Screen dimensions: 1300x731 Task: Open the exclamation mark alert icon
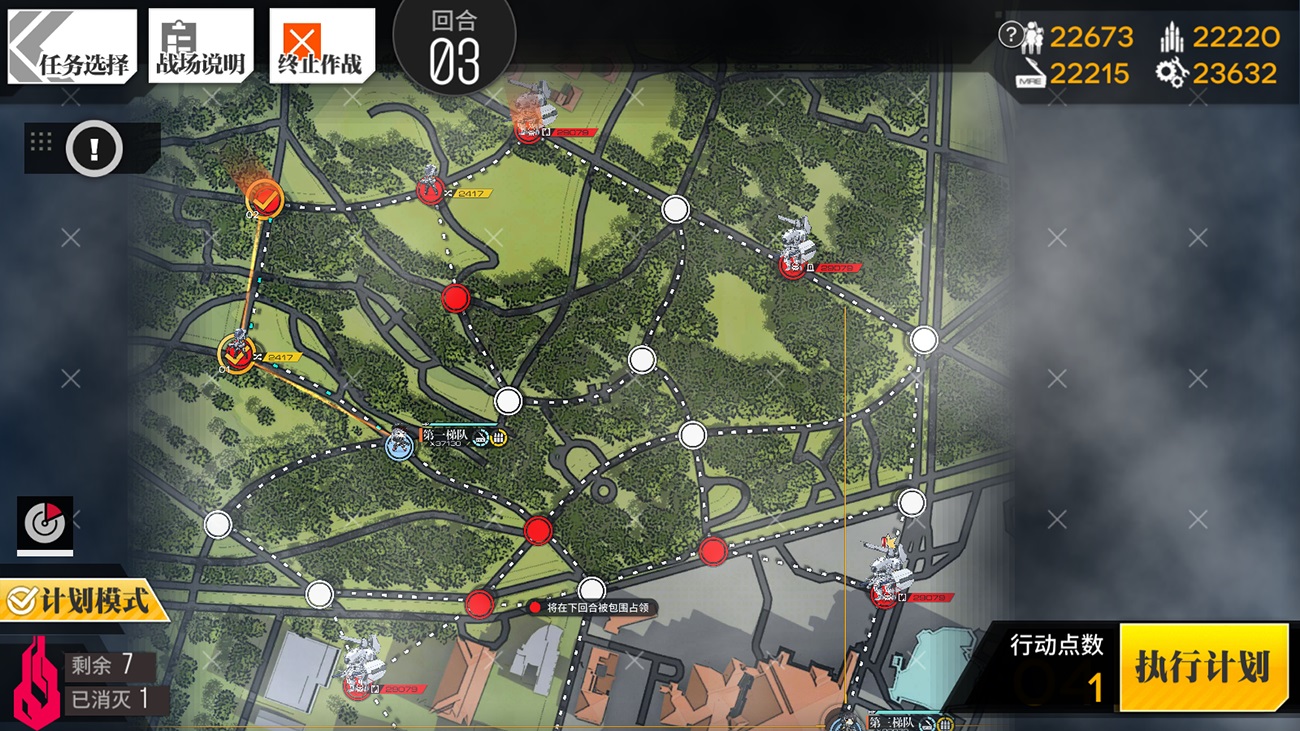coord(94,150)
